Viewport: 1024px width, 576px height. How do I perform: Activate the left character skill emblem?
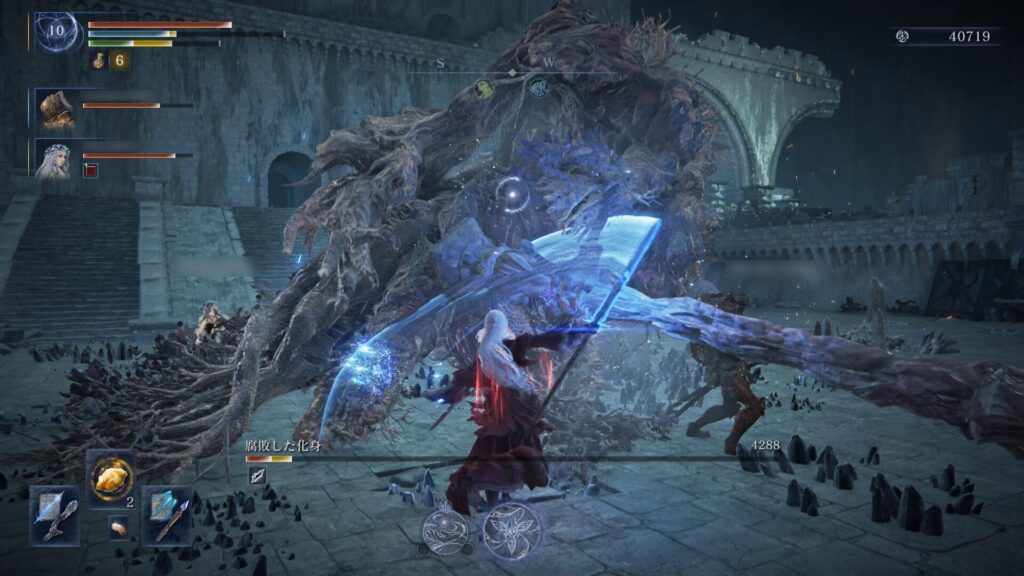(x=442, y=530)
